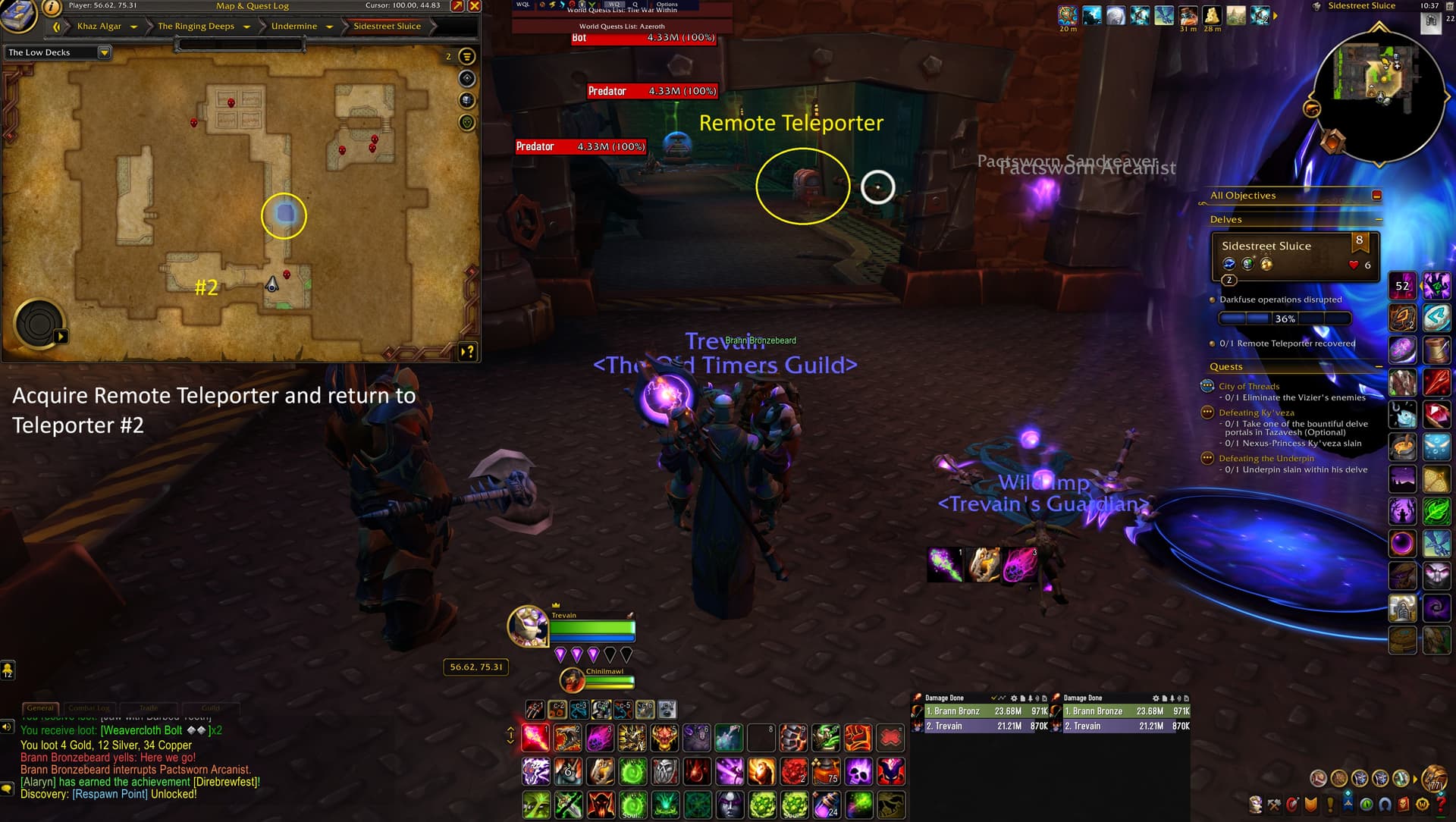
Task: Maximize the map with the arrow button
Action: 457,6
